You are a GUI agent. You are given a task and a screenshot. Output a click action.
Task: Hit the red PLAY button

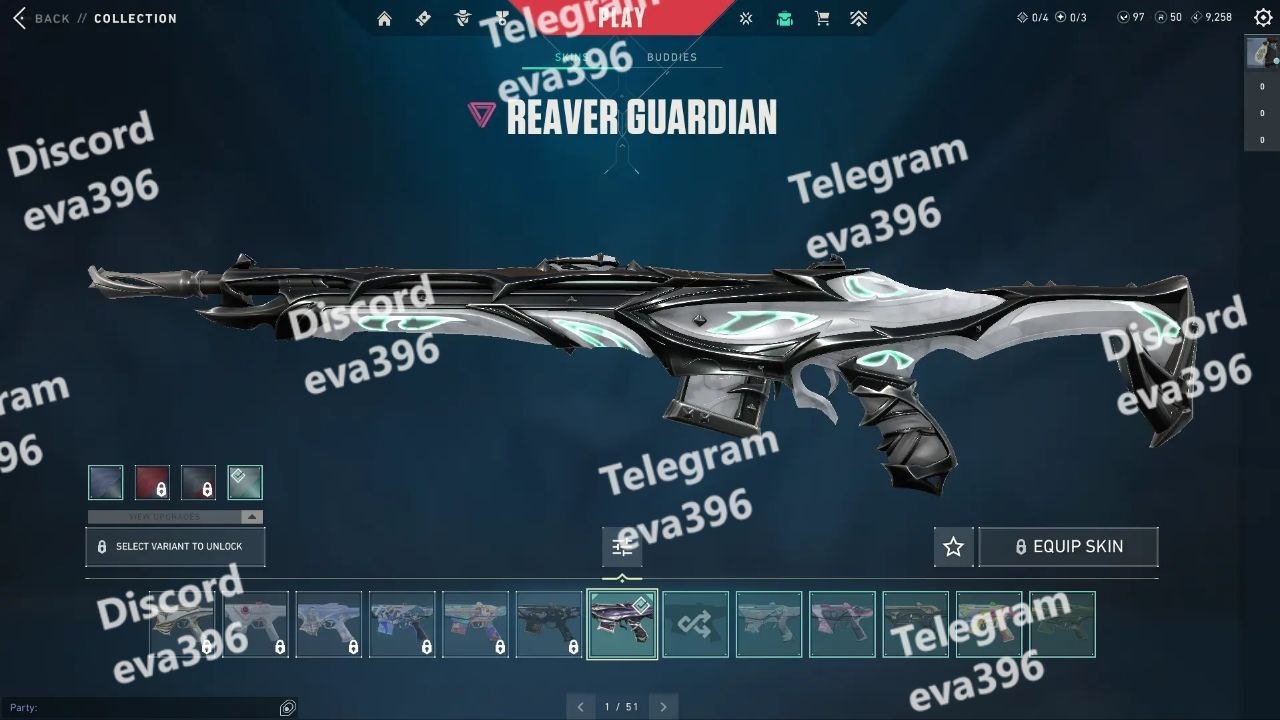coord(621,17)
